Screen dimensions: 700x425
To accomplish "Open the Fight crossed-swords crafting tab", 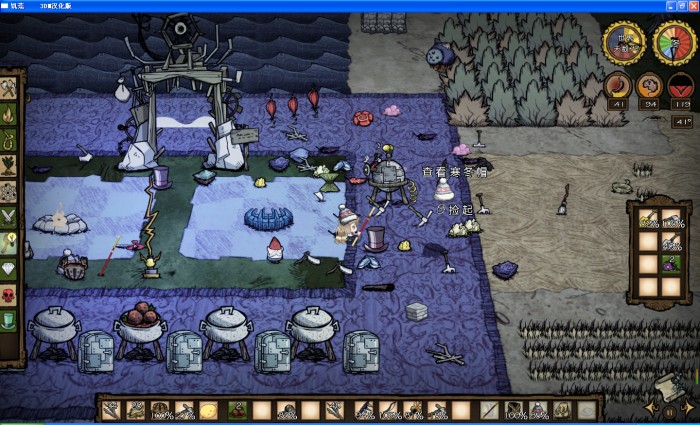I will (x=9, y=217).
